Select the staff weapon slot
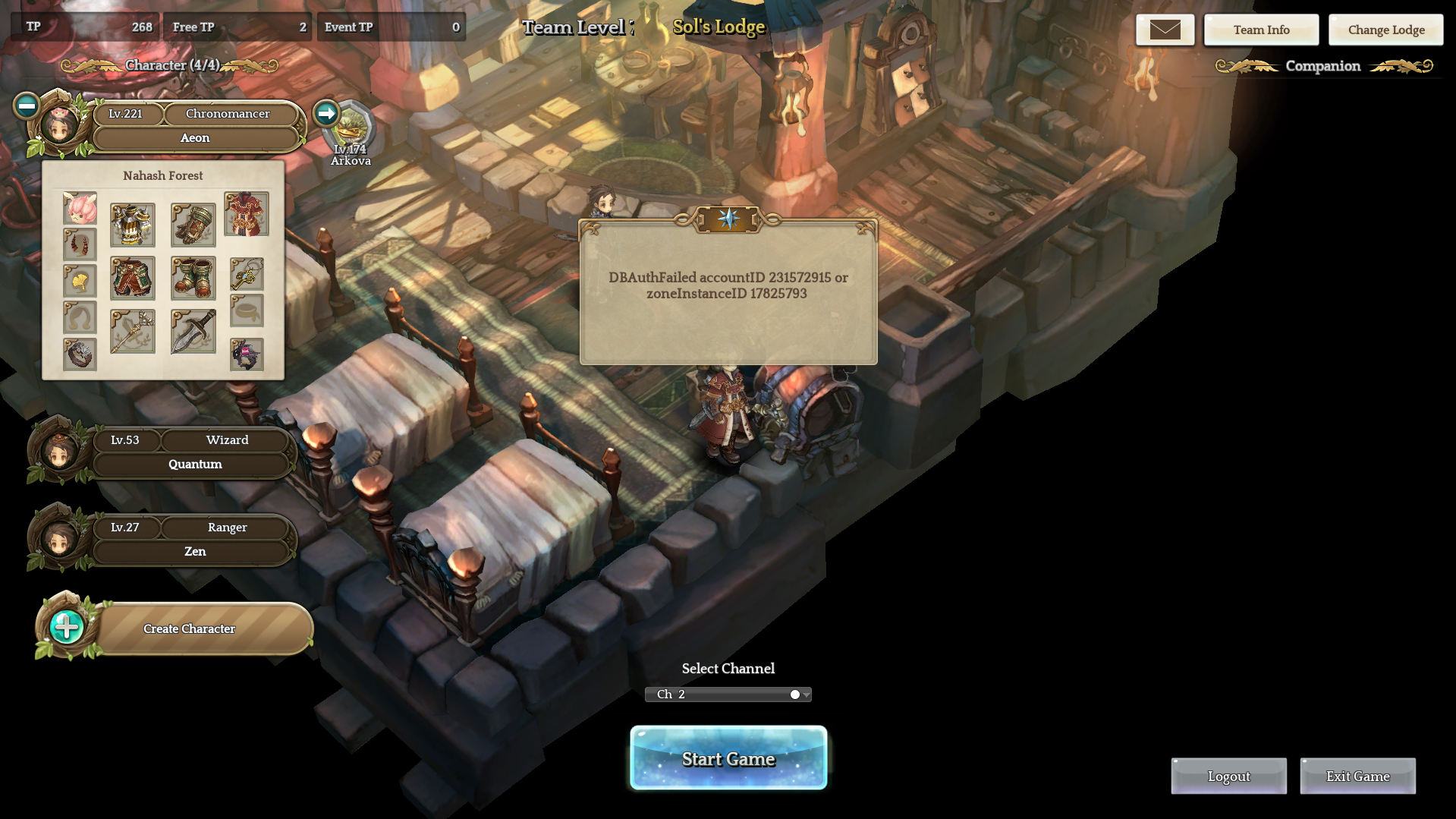 [133, 332]
